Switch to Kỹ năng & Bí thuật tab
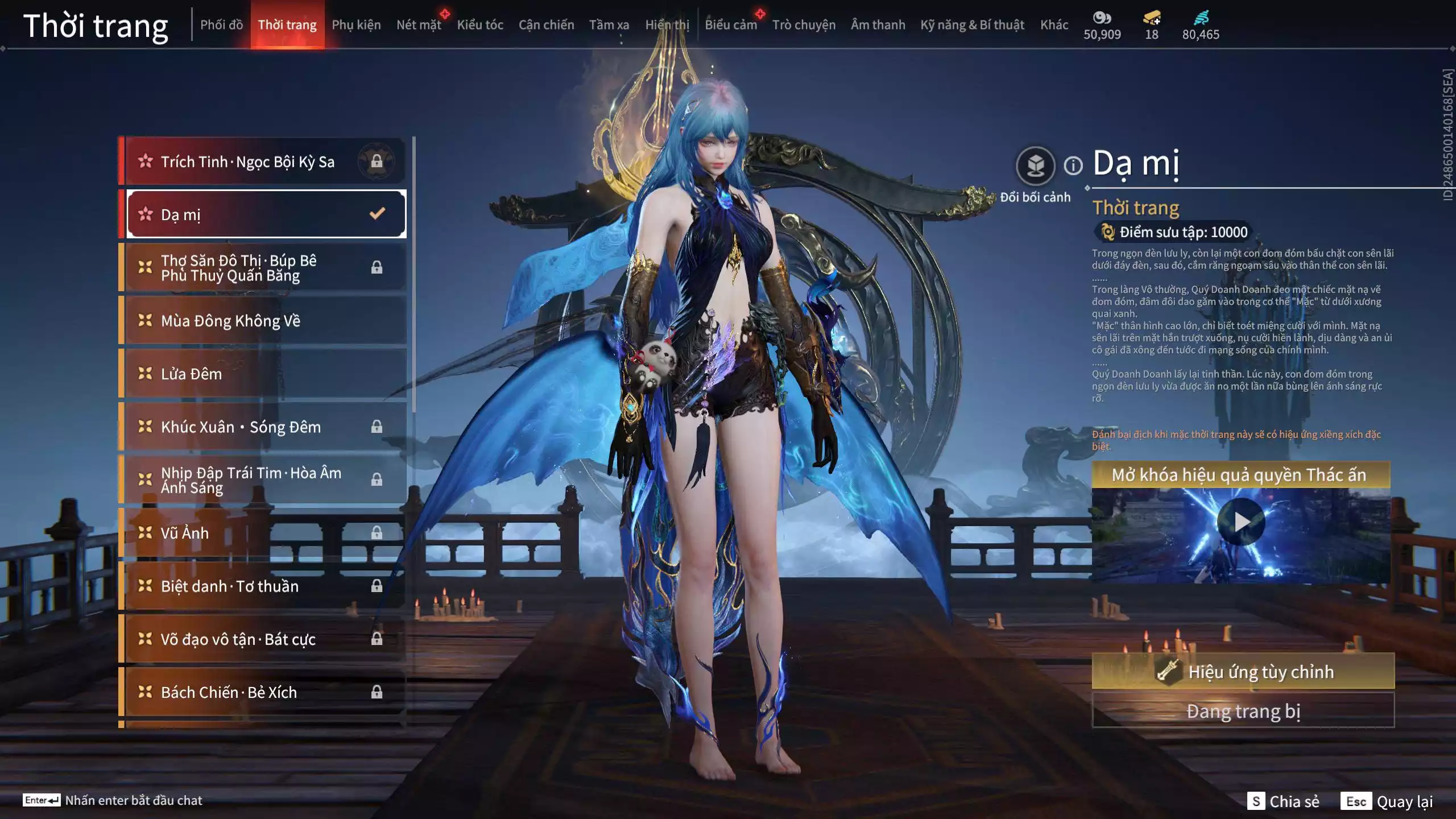 (x=972, y=25)
